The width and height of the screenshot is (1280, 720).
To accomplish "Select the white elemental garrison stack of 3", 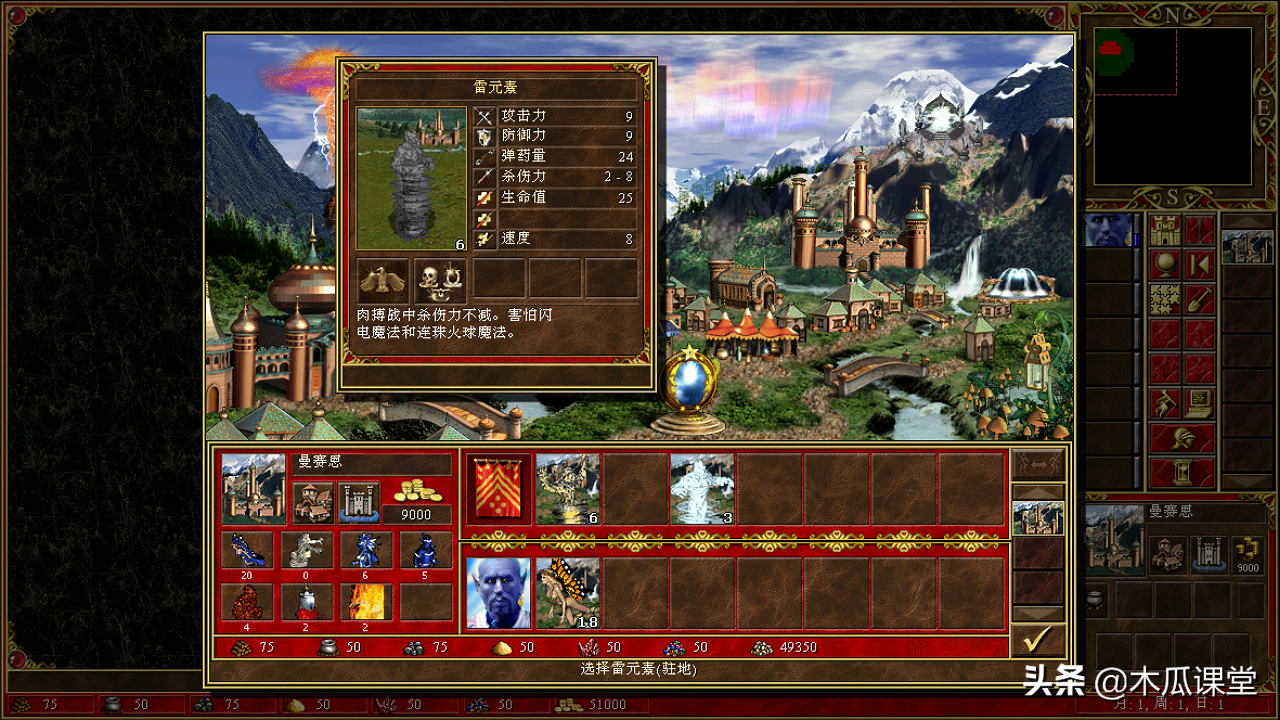I will [702, 489].
